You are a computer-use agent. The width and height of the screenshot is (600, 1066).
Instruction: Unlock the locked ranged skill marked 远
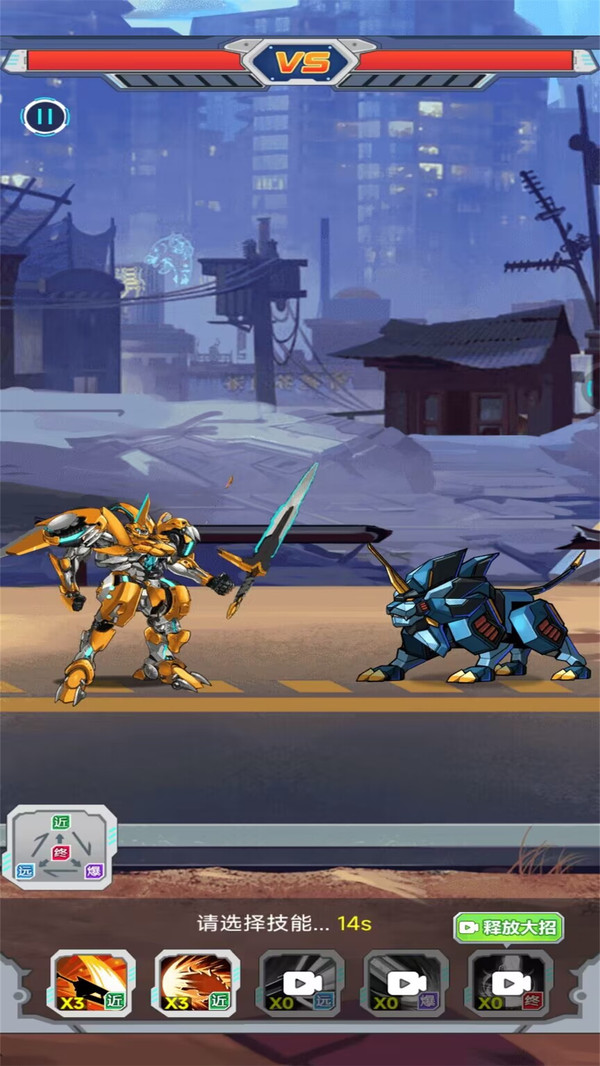coord(302,983)
